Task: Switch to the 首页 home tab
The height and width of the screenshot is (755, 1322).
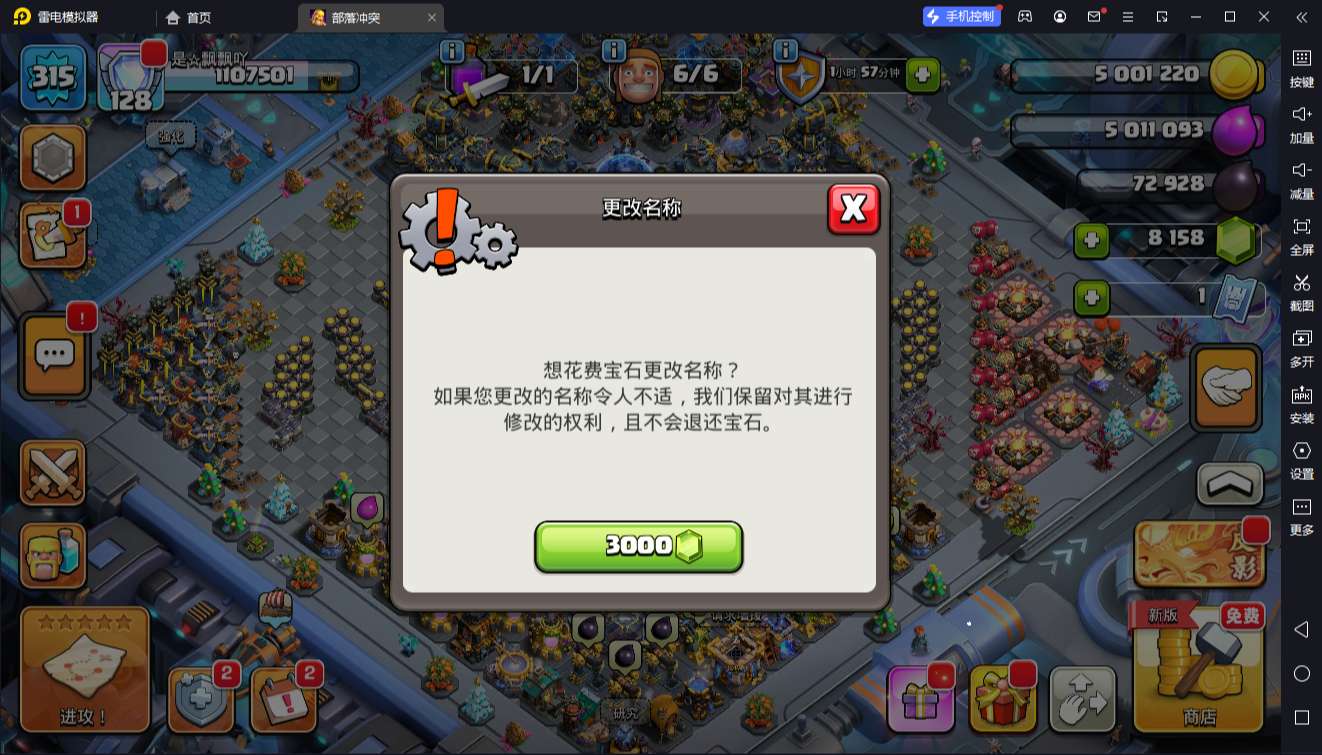Action: (186, 16)
